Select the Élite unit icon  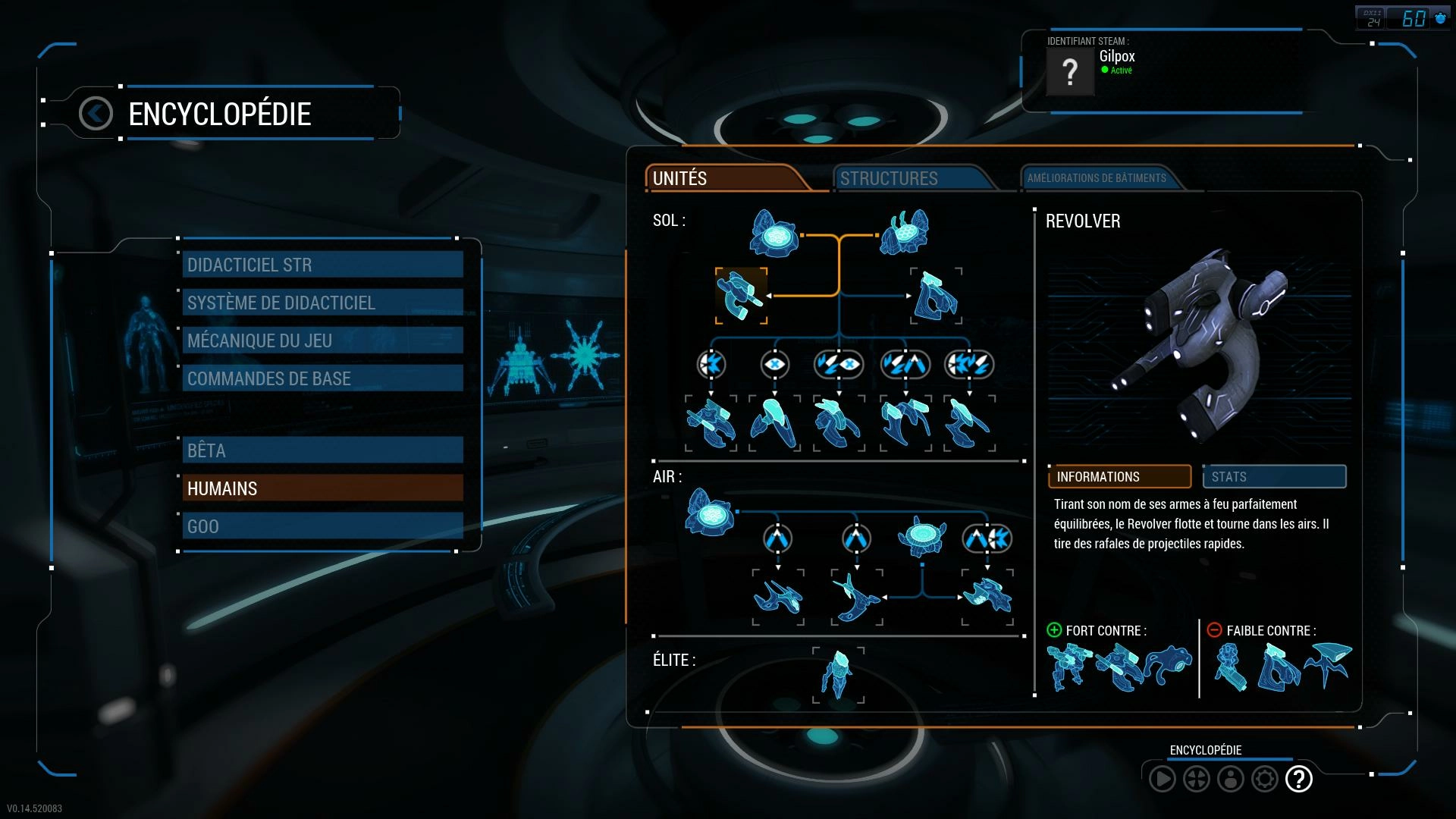pos(838,674)
